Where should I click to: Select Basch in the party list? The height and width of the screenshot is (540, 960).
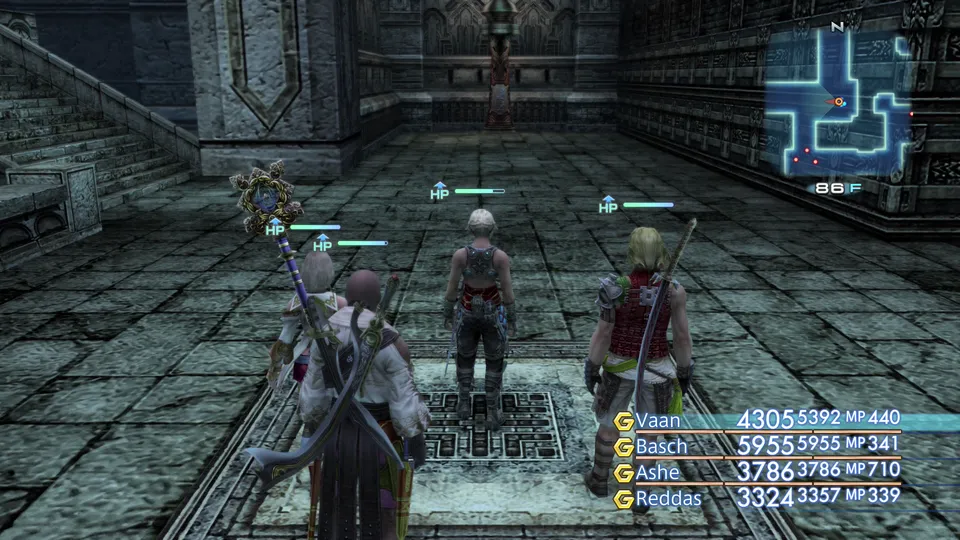point(664,445)
